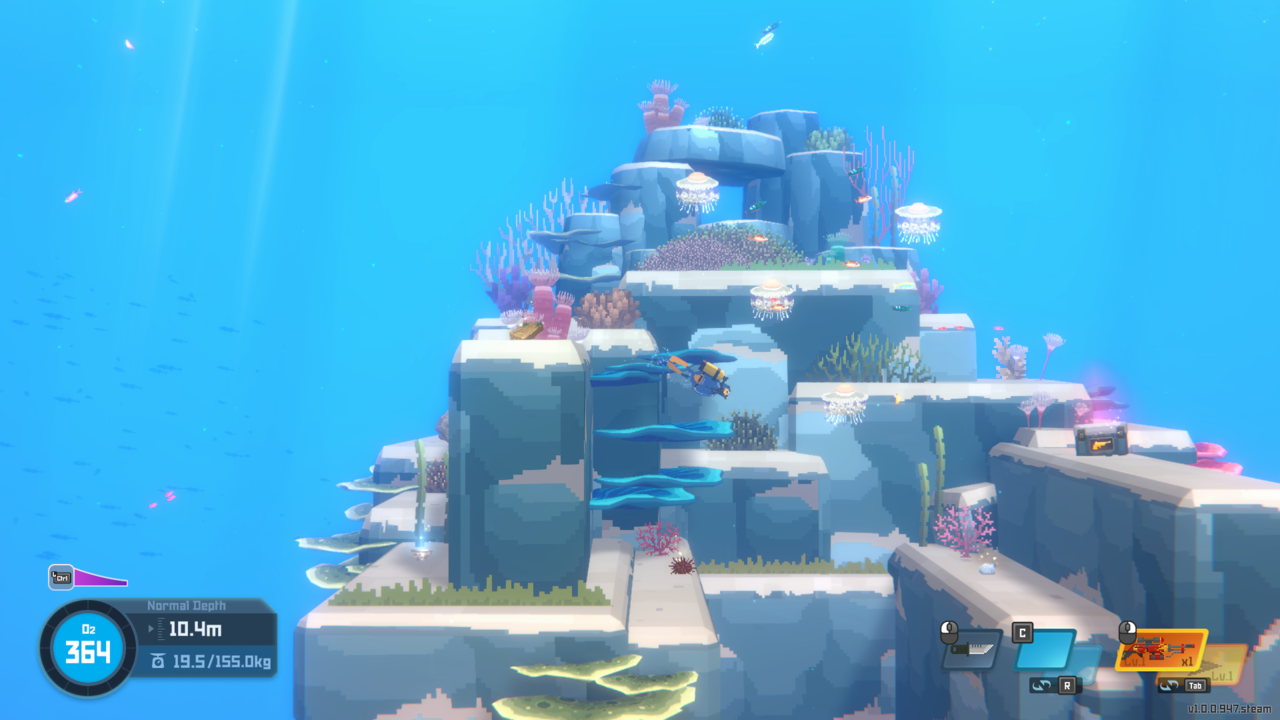The image size is (1280, 720).
Task: Select the dive knife weapon slot
Action: [x=971, y=650]
